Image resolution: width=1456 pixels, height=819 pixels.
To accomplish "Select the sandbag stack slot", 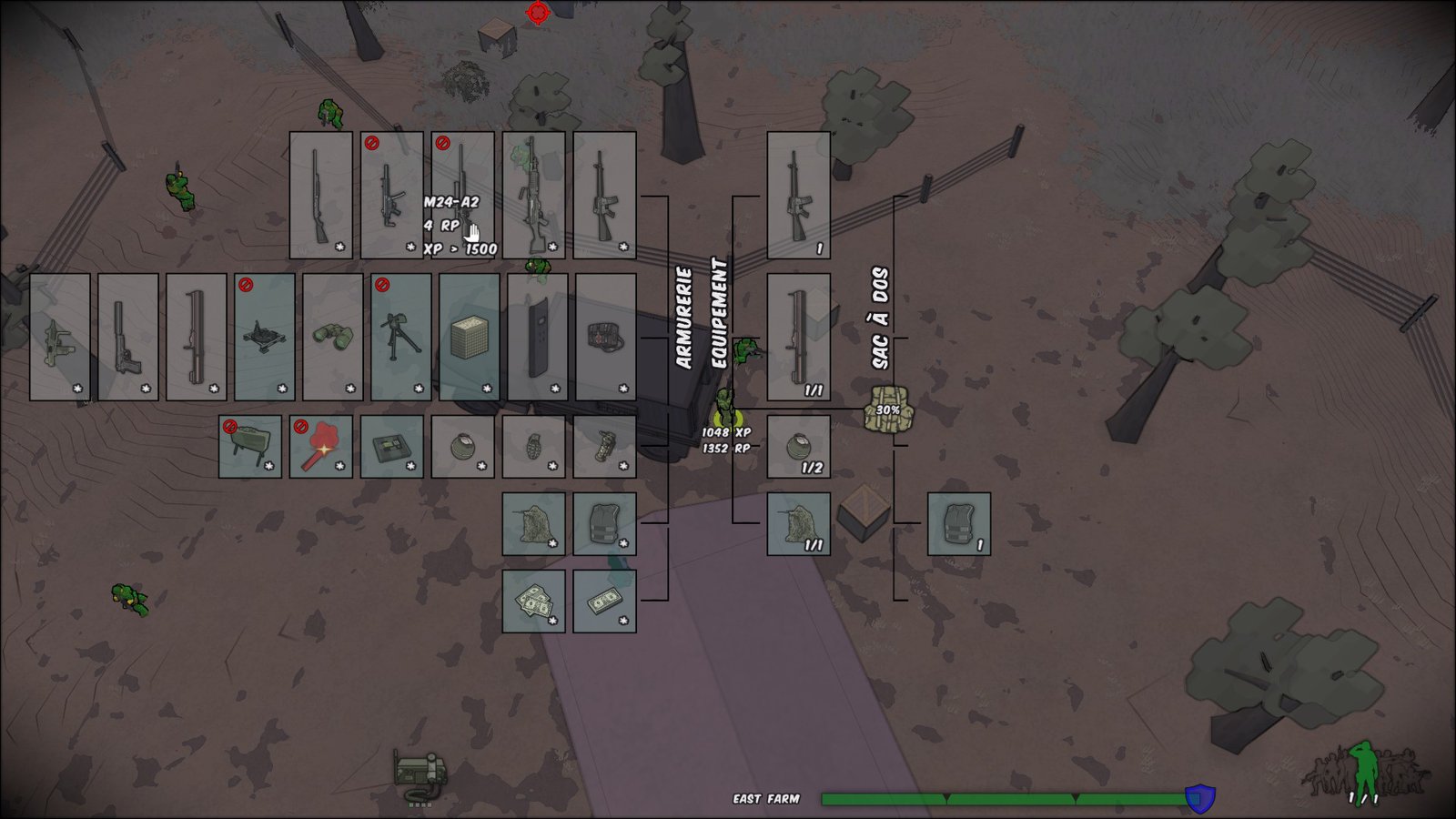I will [470, 337].
